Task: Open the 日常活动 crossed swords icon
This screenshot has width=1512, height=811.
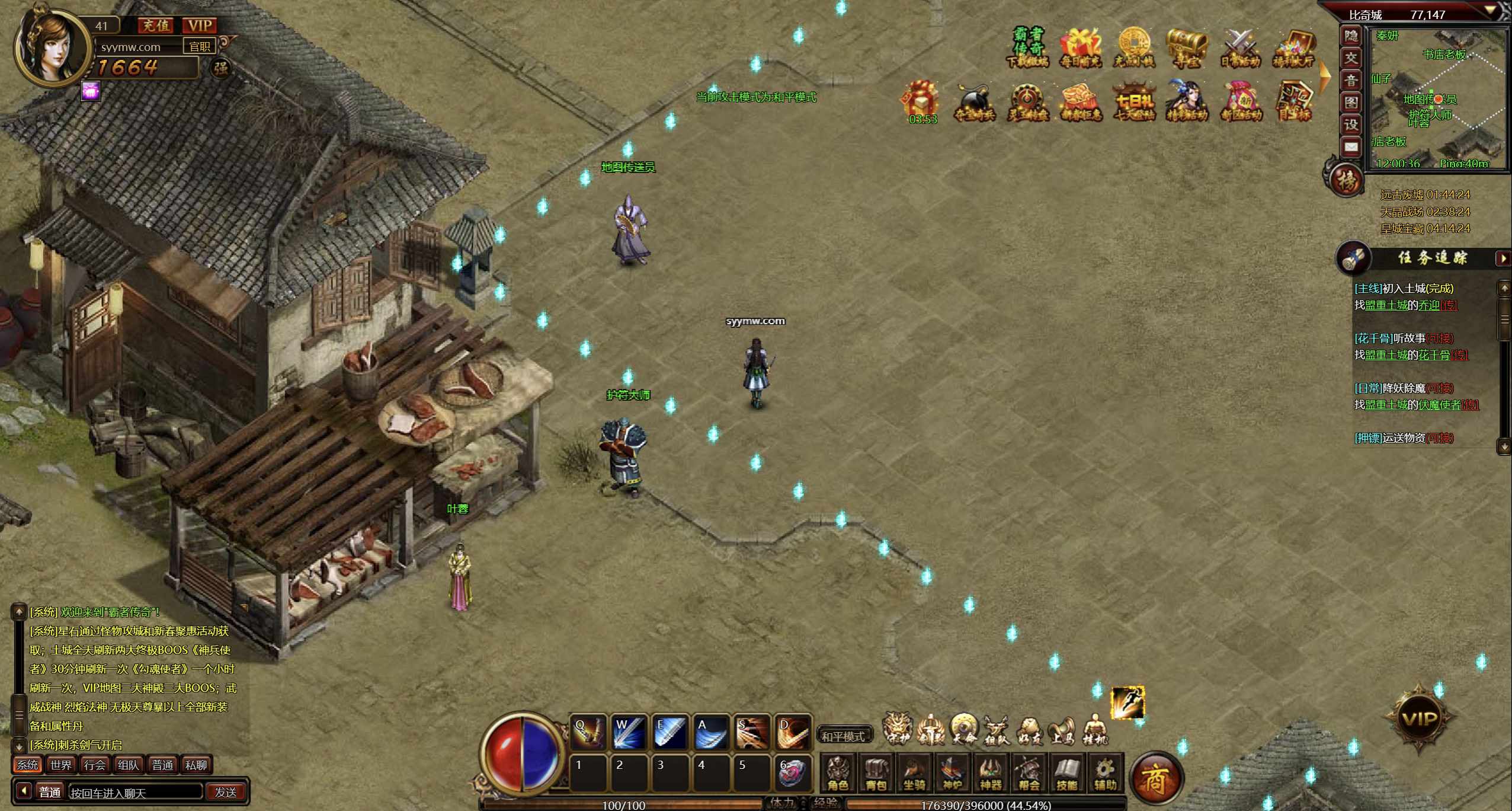Action: point(1240,47)
